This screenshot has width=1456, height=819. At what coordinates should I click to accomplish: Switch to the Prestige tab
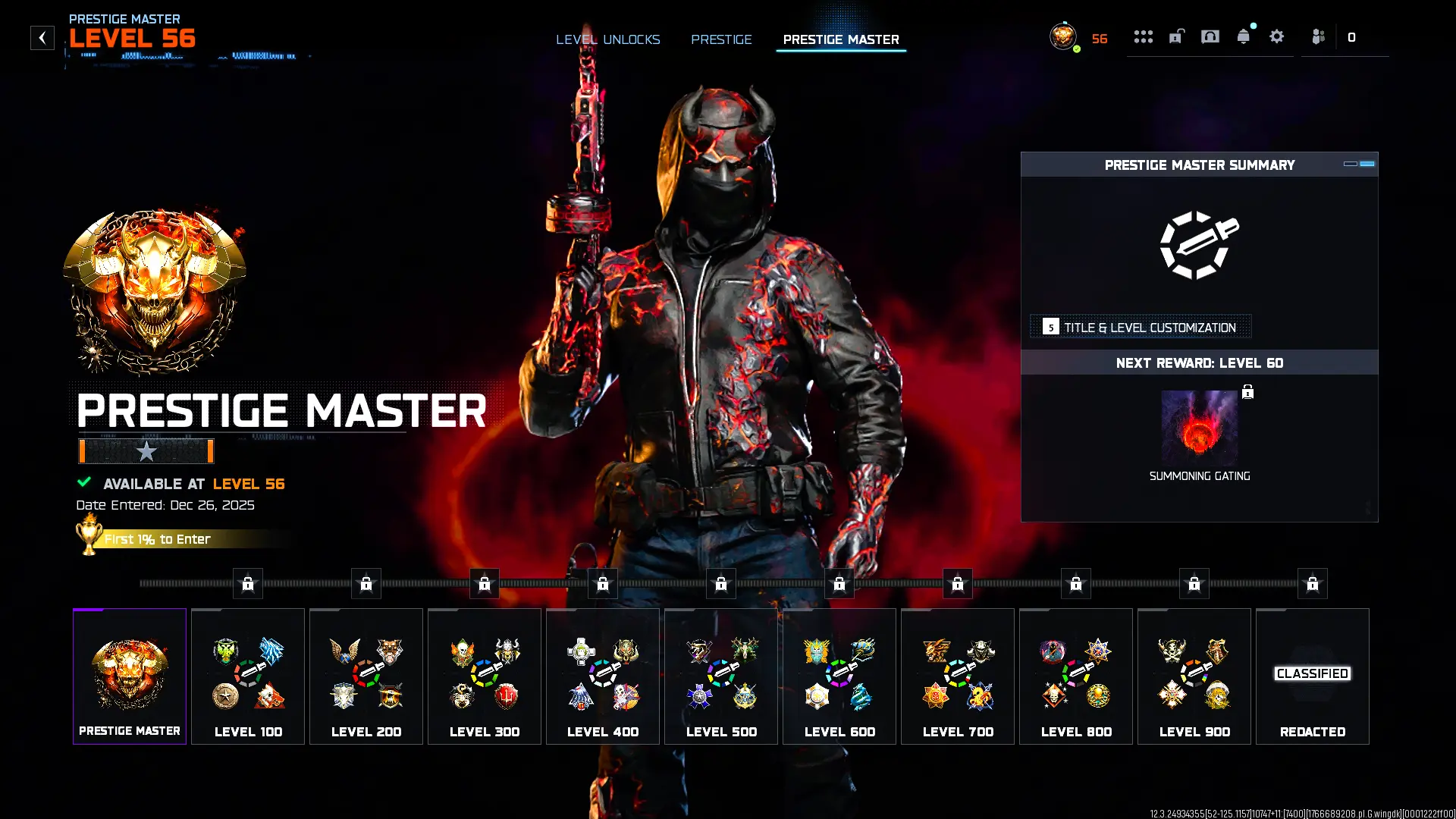721,39
